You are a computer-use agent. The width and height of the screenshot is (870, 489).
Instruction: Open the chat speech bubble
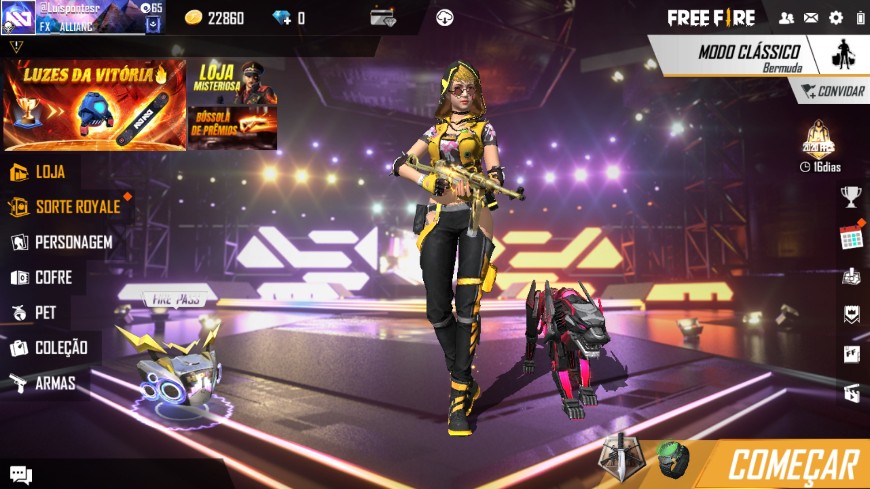coord(20,474)
